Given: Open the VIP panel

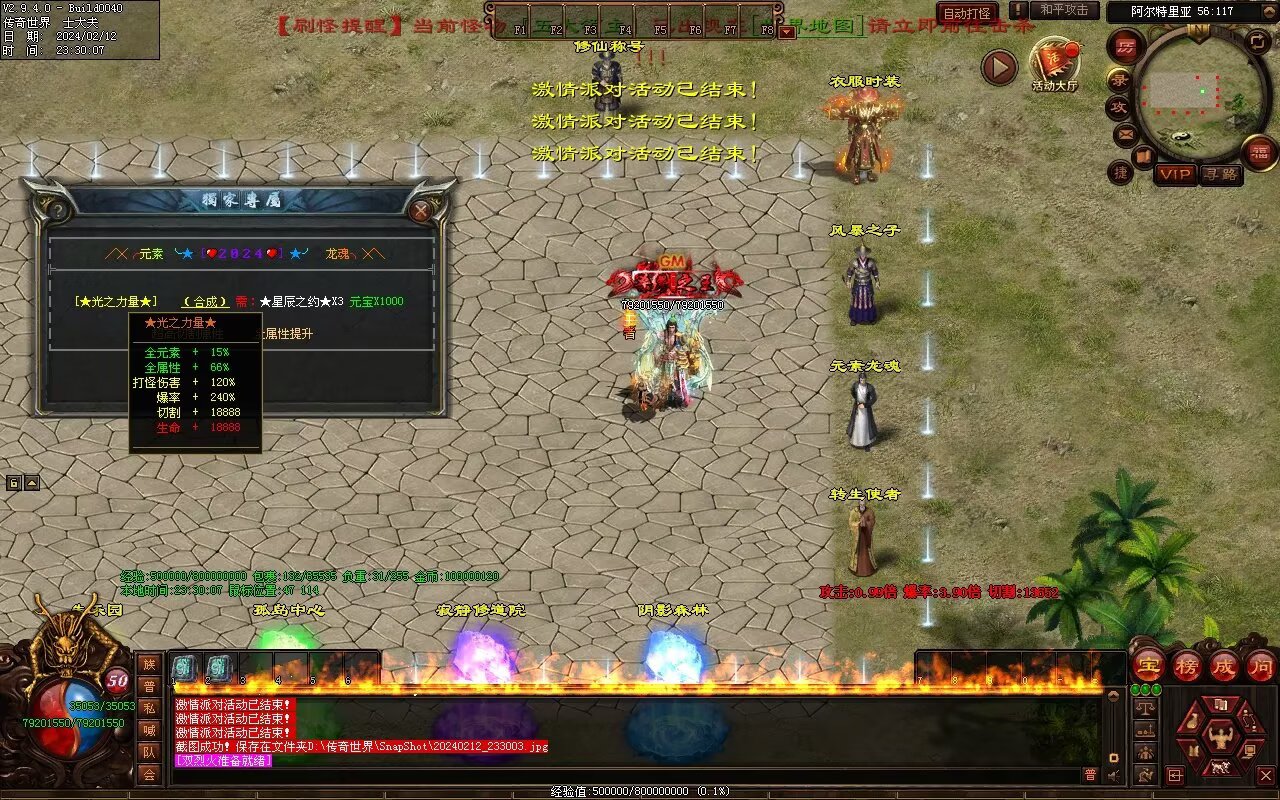Looking at the screenshot, I should (1175, 174).
